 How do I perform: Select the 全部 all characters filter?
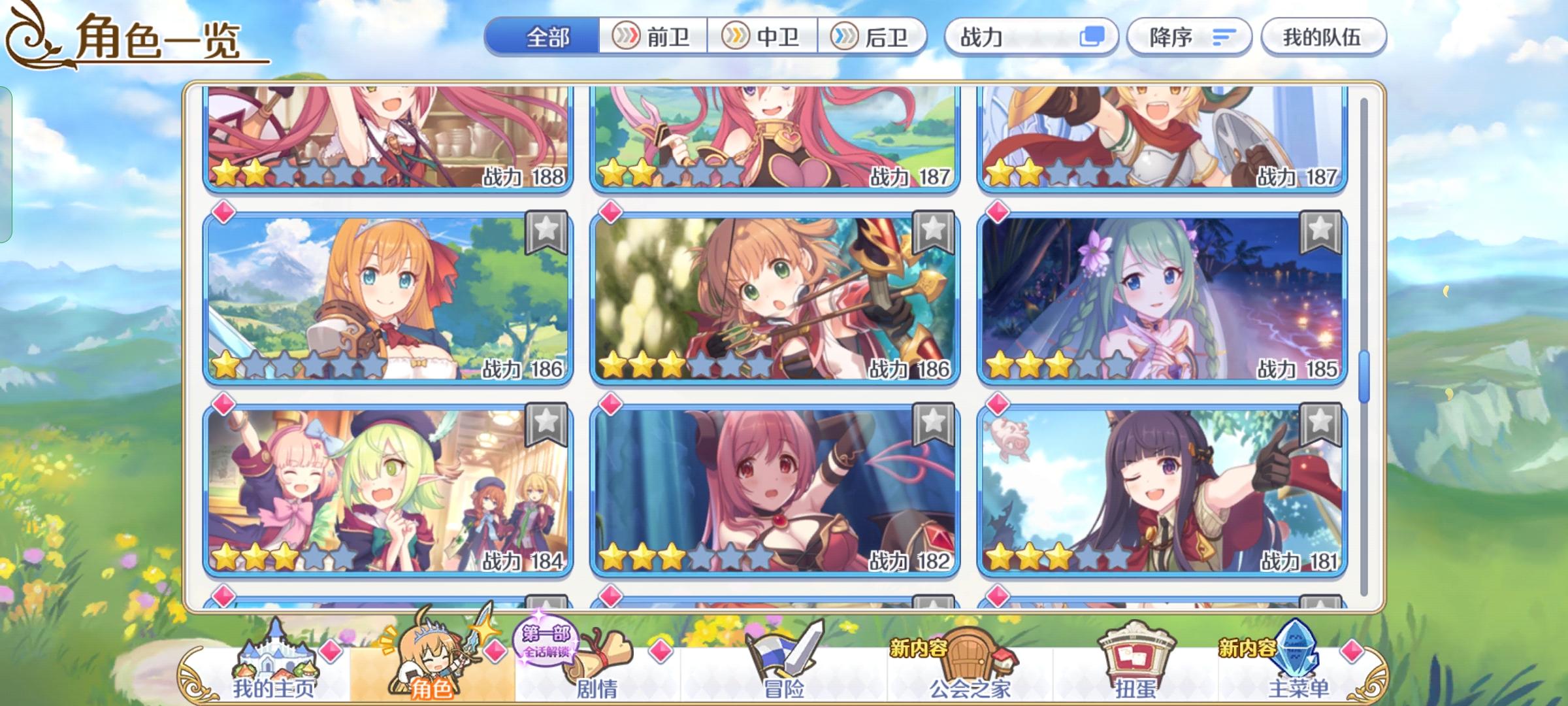547,37
